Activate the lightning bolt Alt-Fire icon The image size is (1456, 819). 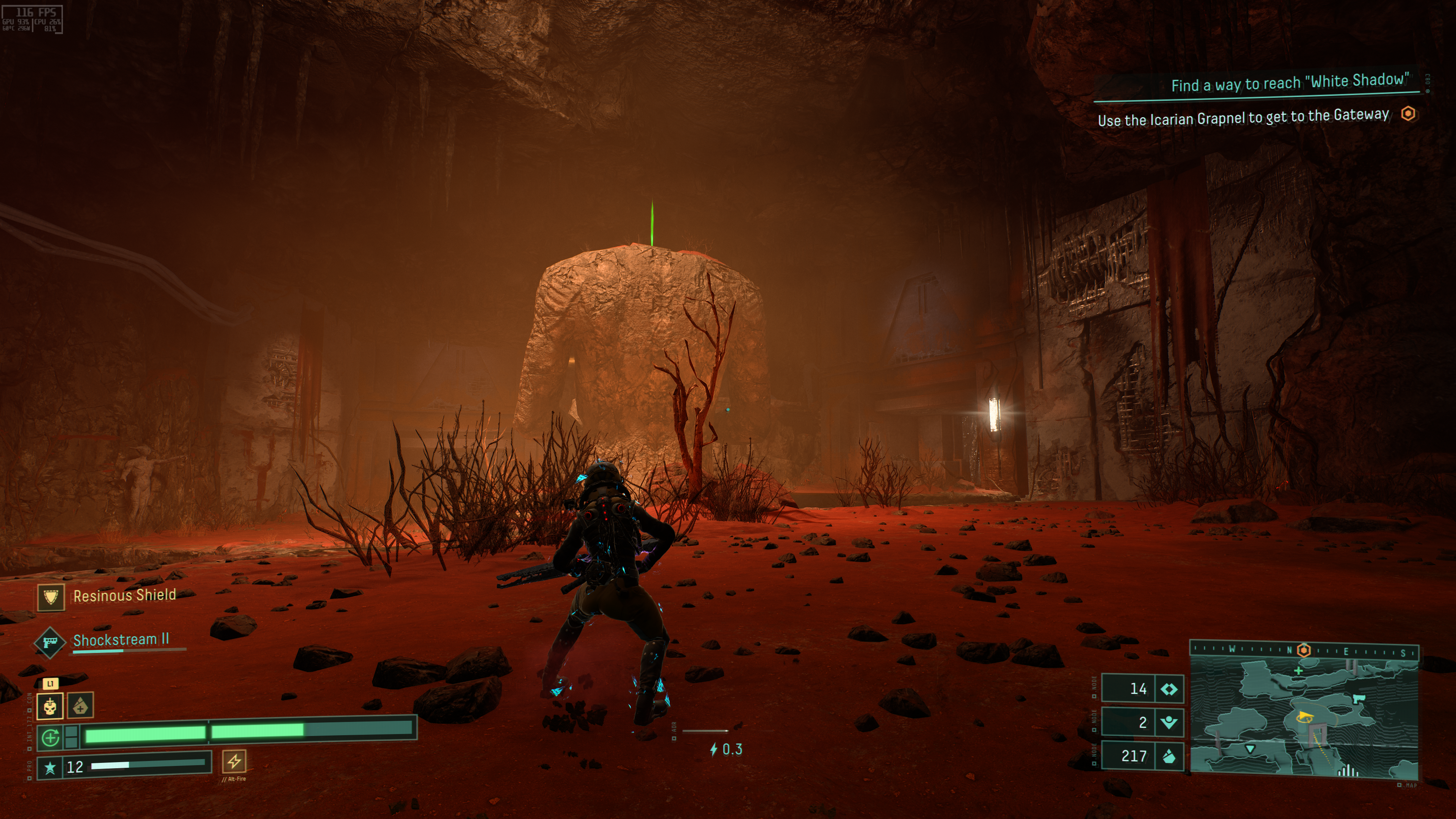(234, 761)
